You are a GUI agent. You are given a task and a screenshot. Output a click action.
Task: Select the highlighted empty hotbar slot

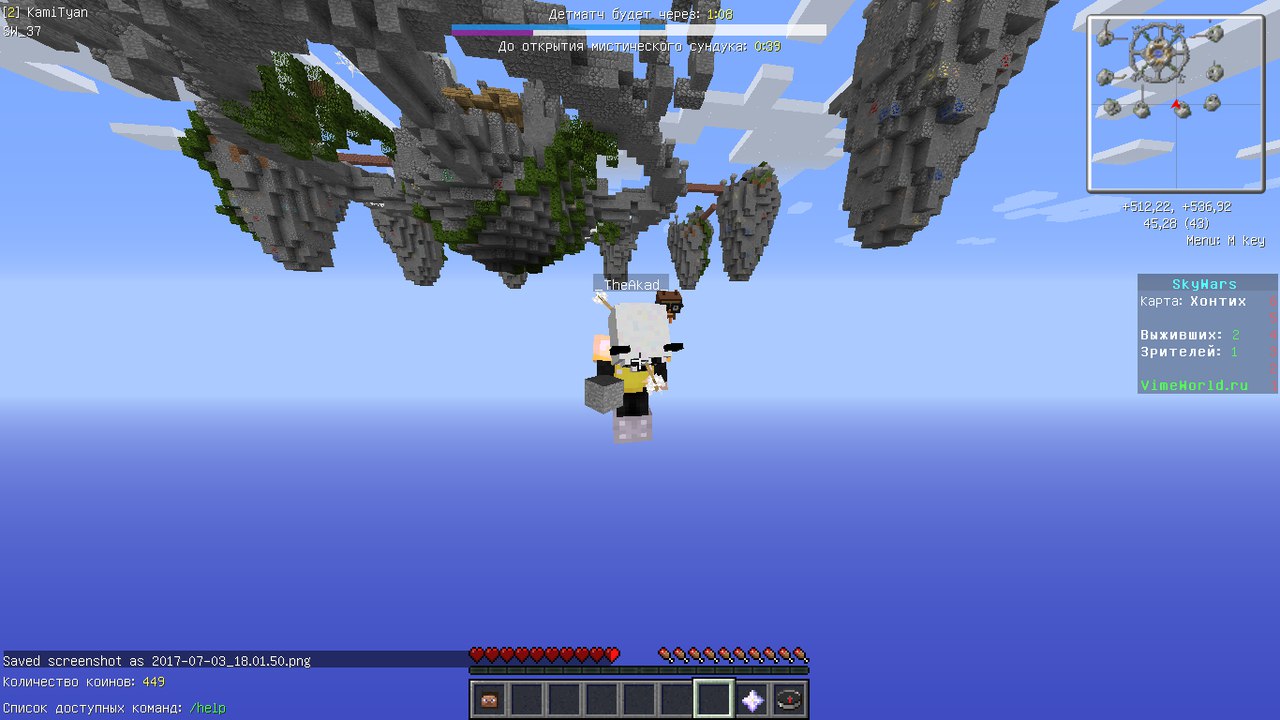pos(714,699)
